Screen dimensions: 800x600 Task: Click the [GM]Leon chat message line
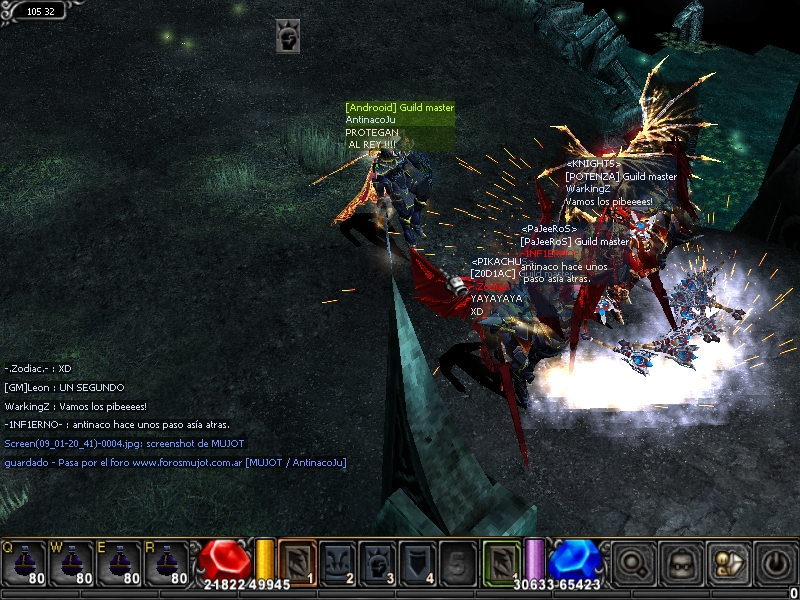pyautogui.click(x=64, y=387)
